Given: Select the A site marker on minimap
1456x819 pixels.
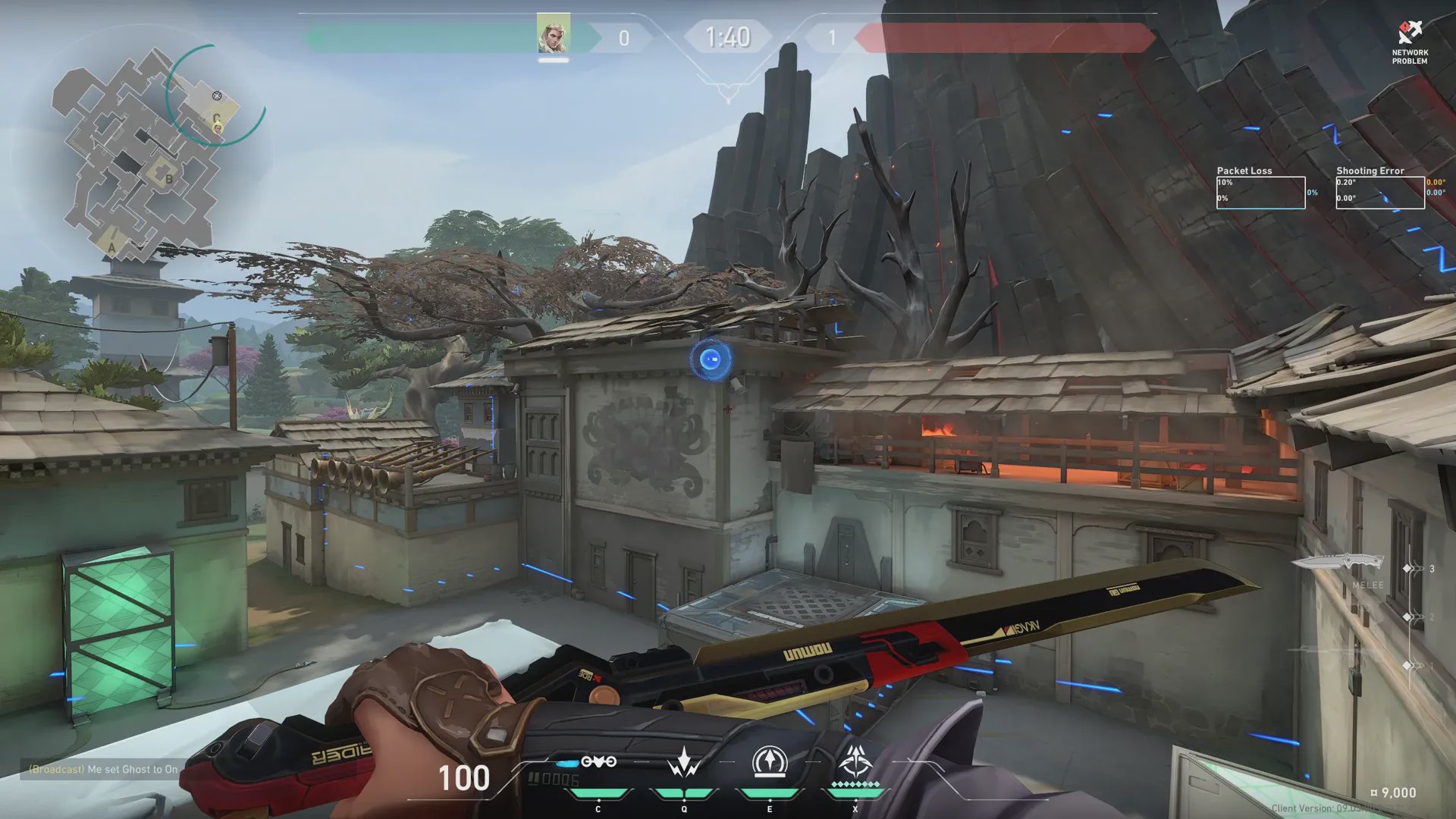Looking at the screenshot, I should (112, 246).
